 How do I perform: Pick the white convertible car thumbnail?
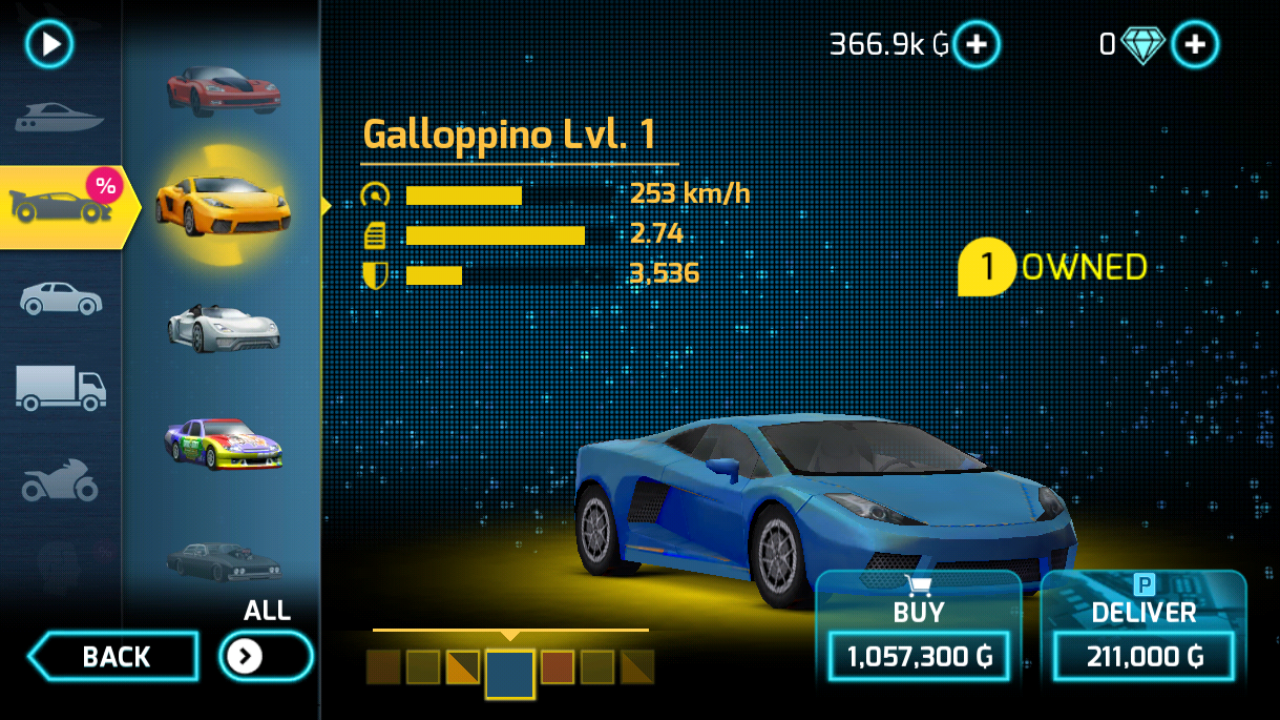[x=223, y=327]
